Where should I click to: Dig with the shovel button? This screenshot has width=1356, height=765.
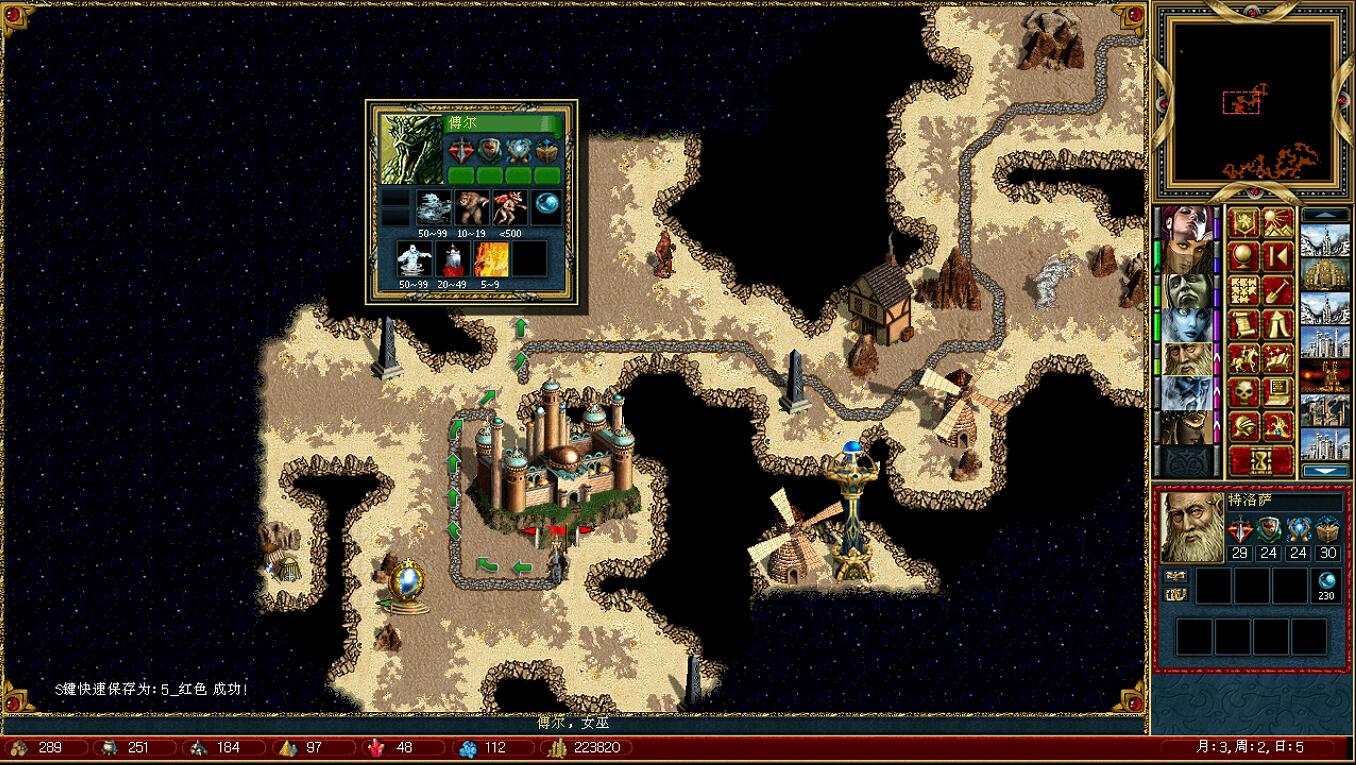tap(1278, 291)
